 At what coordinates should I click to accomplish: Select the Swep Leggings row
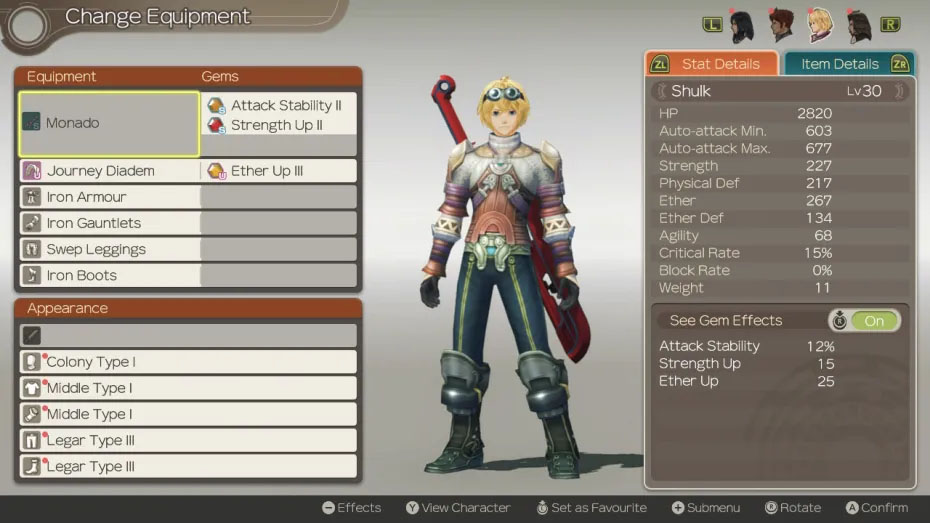(x=109, y=249)
